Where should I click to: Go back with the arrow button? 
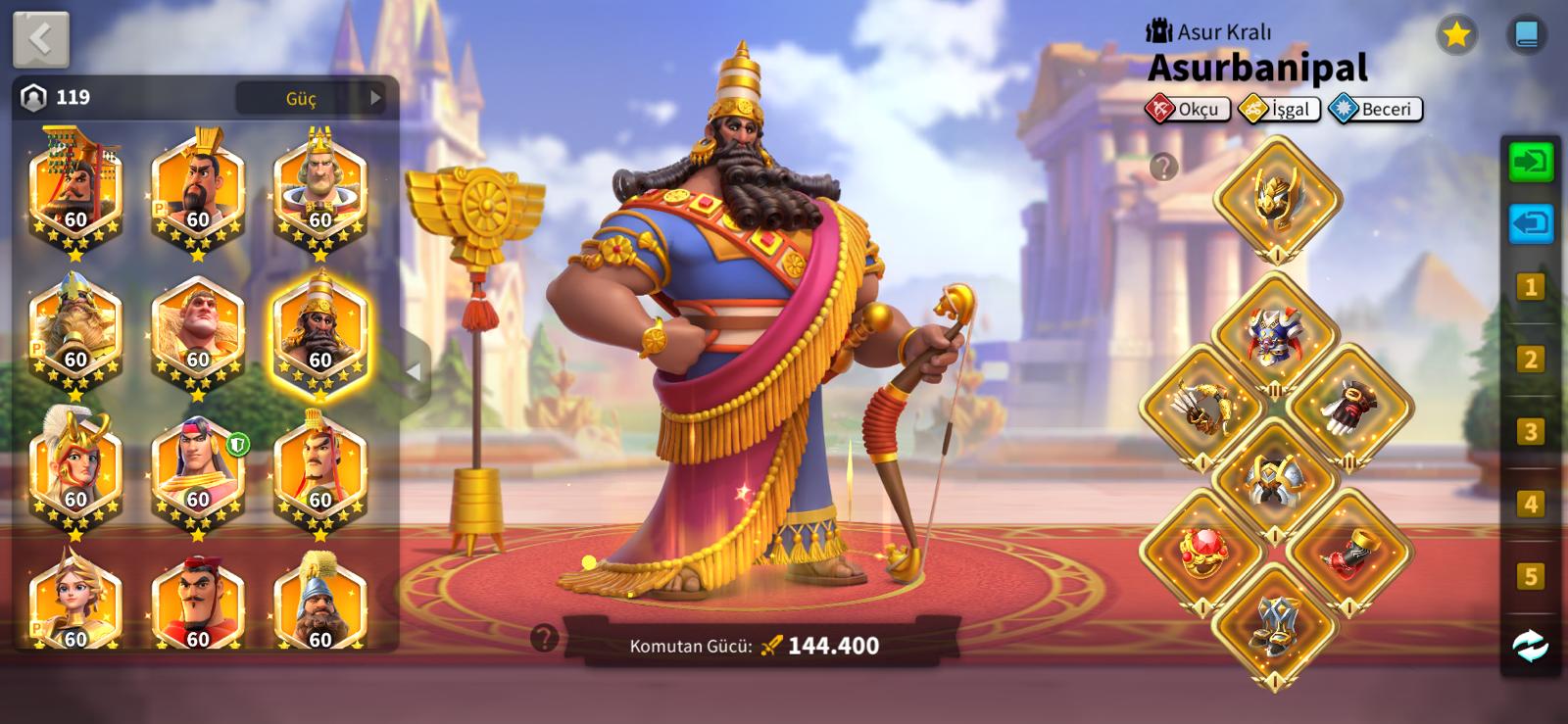[40, 39]
